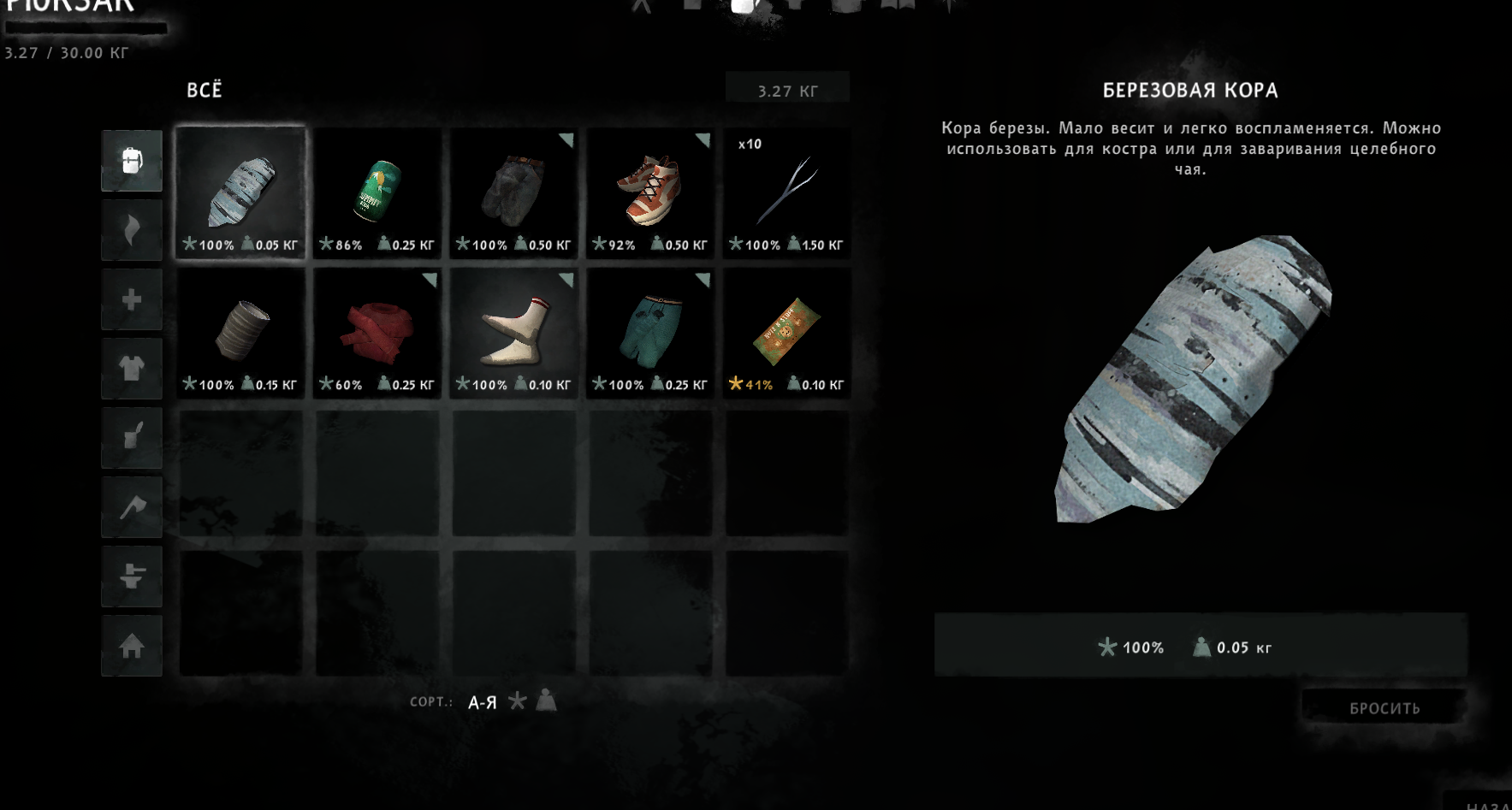Show the clothing category tab

132,369
